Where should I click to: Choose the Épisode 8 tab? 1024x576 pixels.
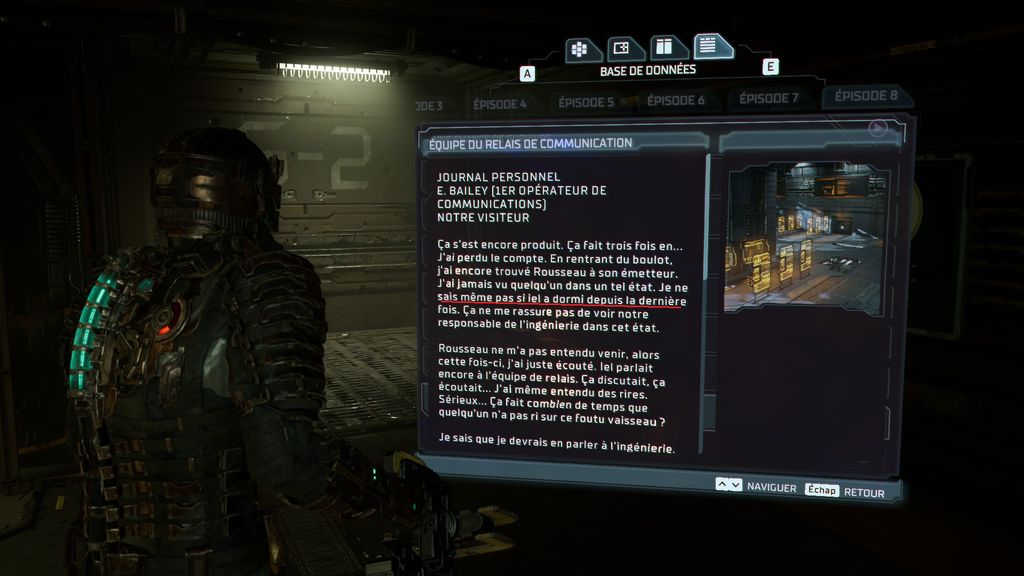(866, 96)
